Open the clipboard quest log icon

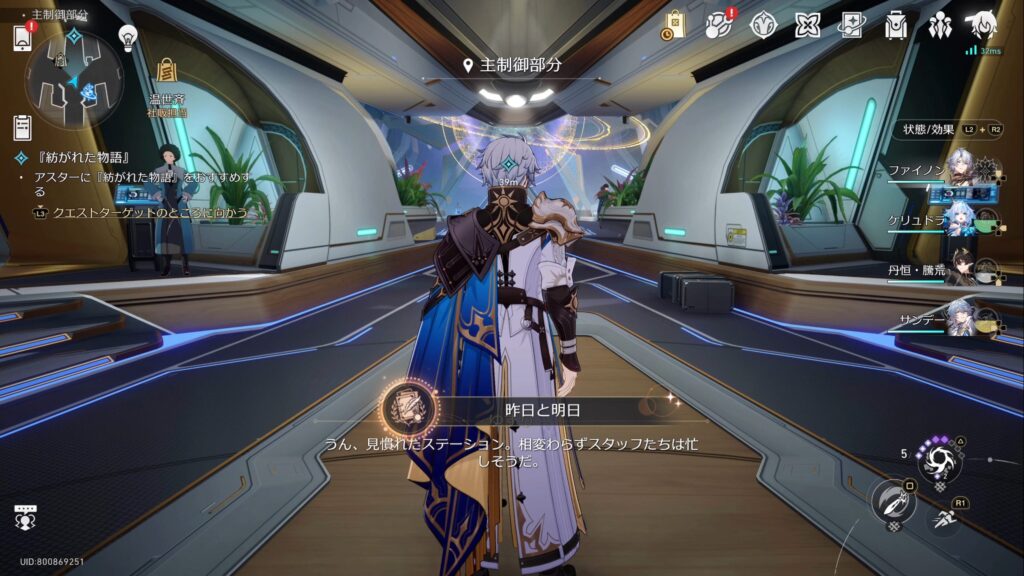click(23, 127)
